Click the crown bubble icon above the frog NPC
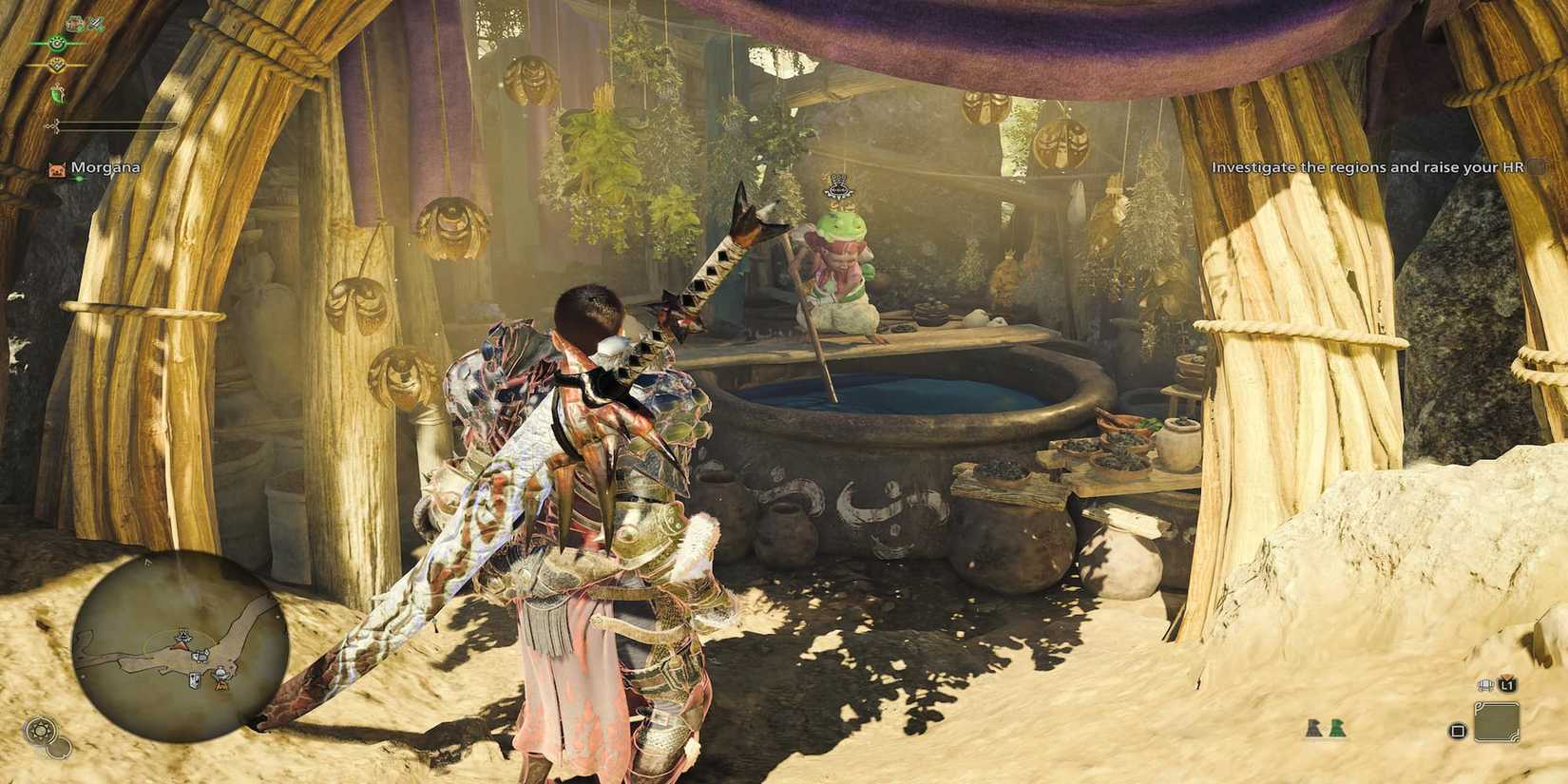This screenshot has width=1568, height=784. [x=836, y=187]
